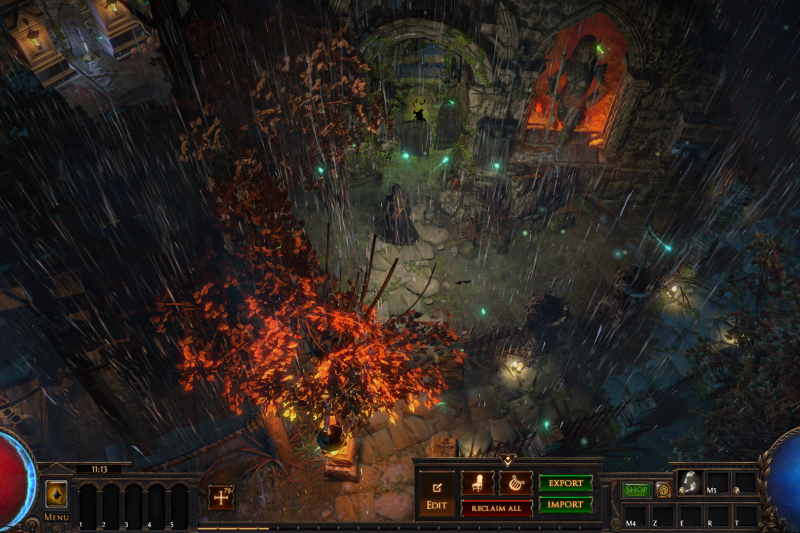This screenshot has height=533, width=800.
Task: Export the hideout layout
Action: coord(565,483)
